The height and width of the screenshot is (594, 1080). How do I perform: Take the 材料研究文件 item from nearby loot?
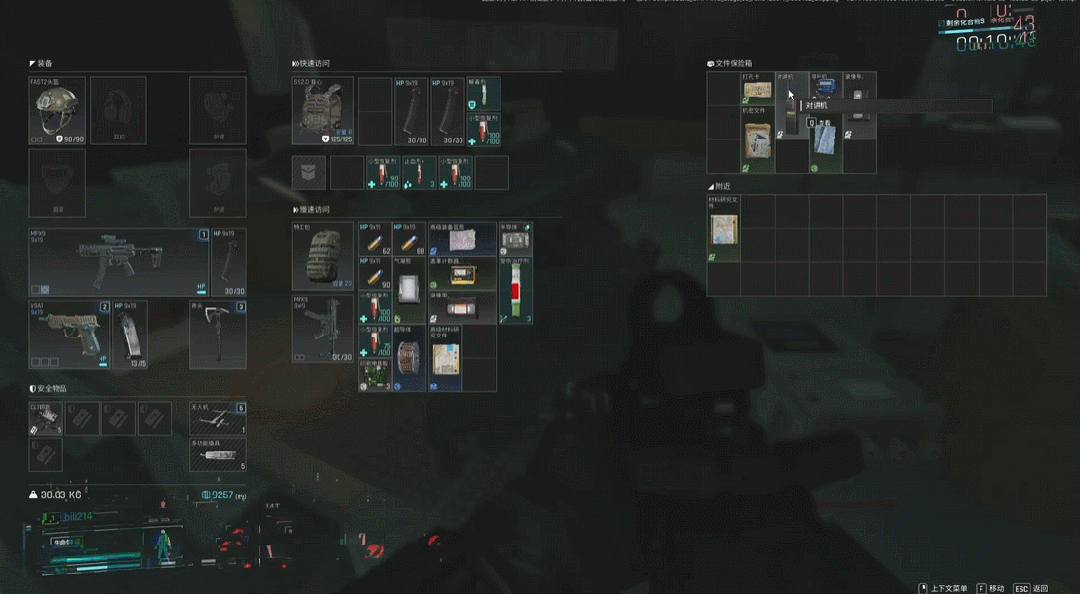click(x=723, y=229)
